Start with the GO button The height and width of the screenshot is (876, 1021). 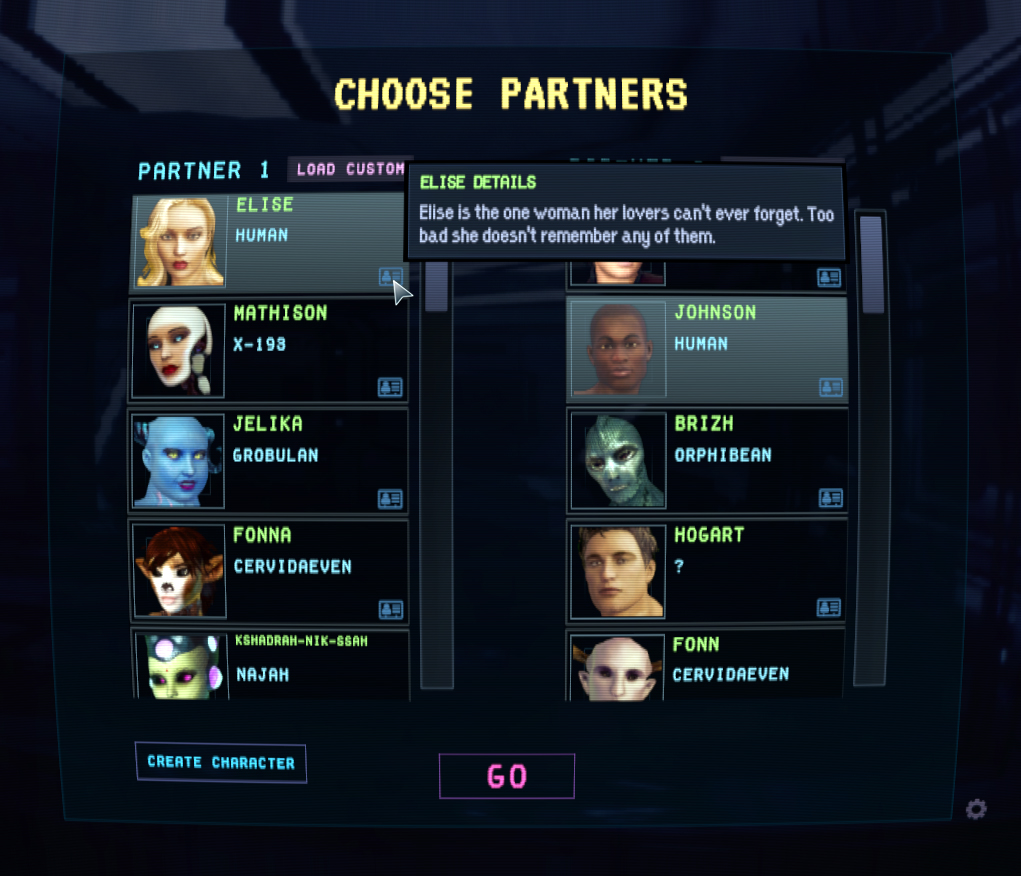[x=507, y=776]
